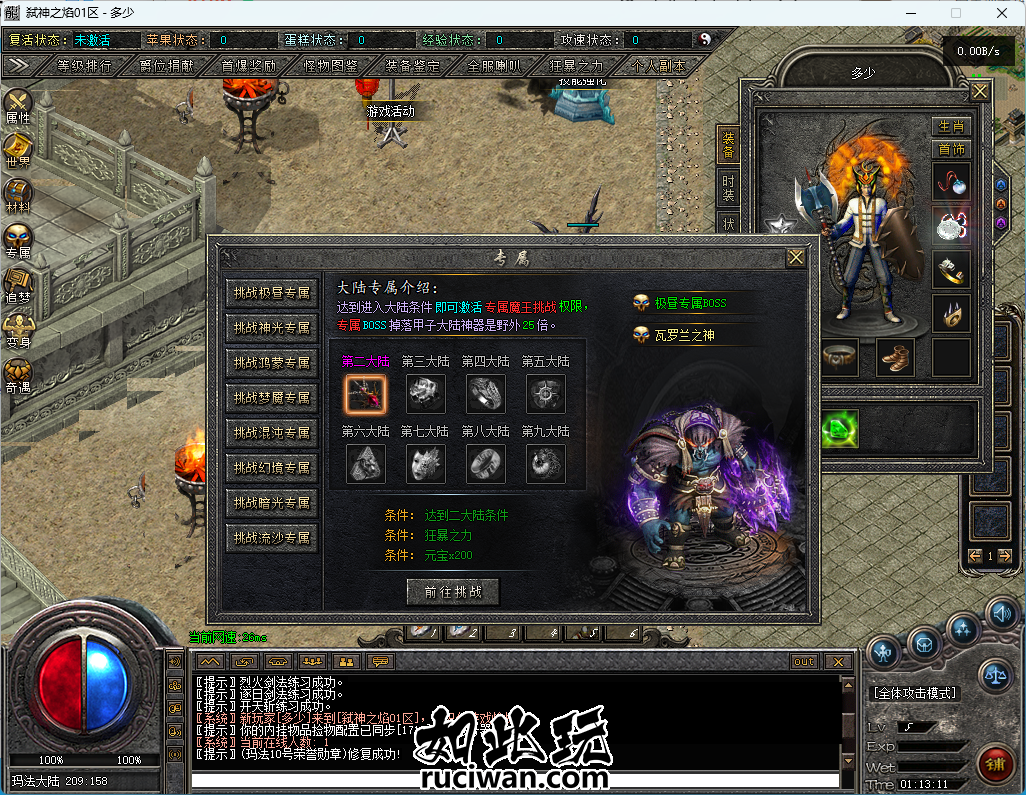Pick the 第五大陆 item icon
This screenshot has height=795, width=1026.
pos(545,394)
